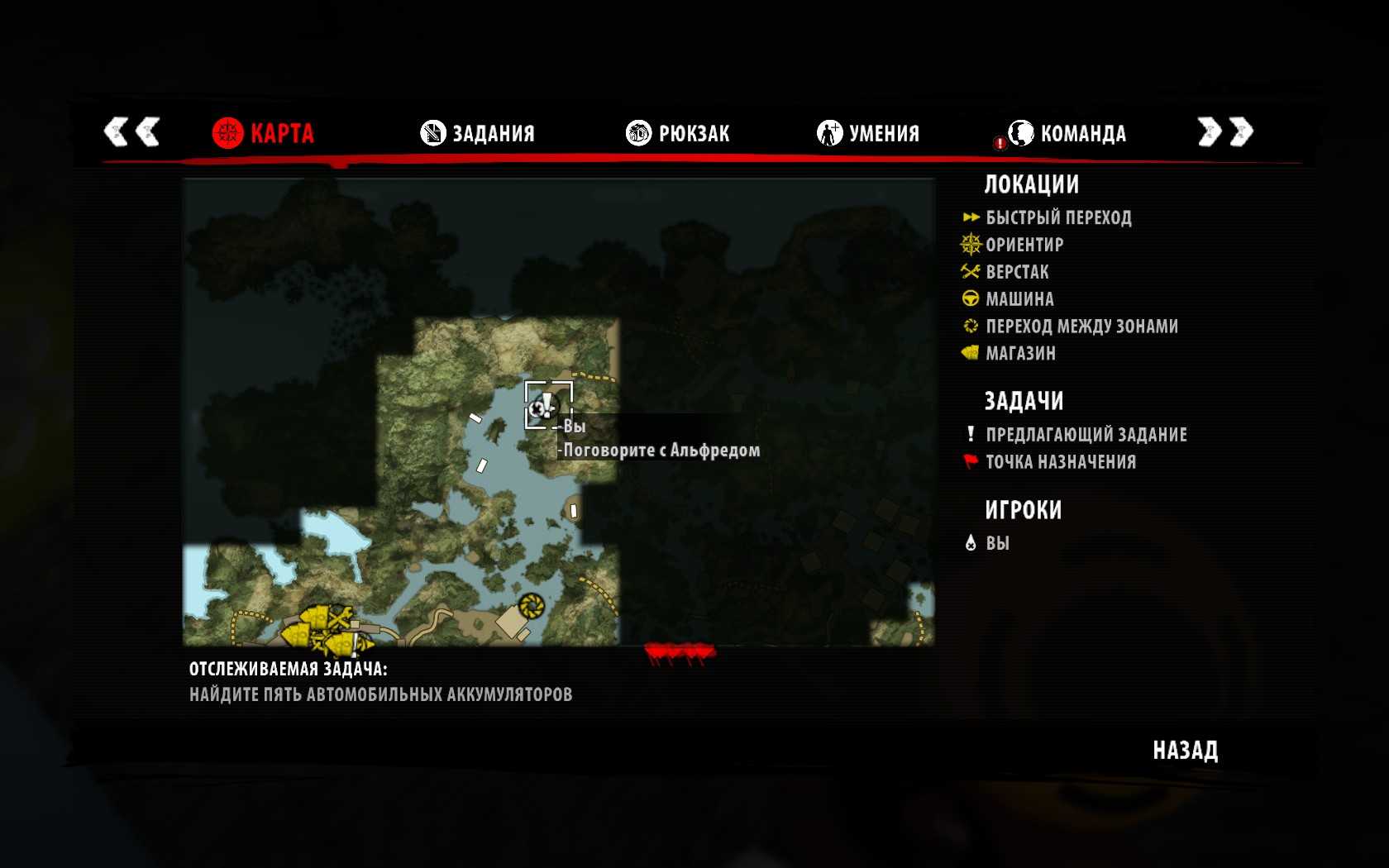Select the Предлагающий задание legend entry
This screenshot has width=1389, height=868.
tap(1086, 435)
